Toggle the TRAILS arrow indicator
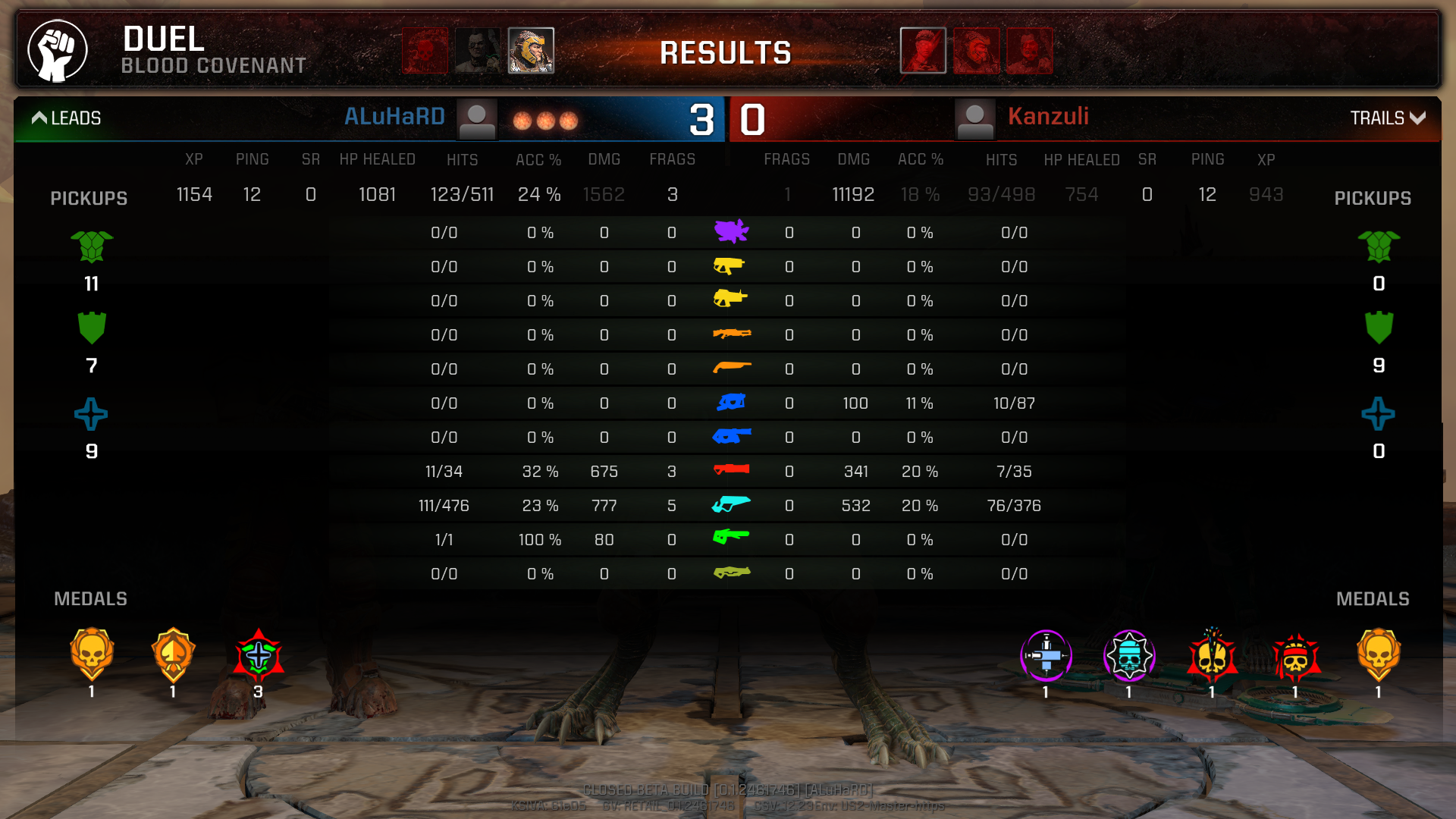 1417,118
